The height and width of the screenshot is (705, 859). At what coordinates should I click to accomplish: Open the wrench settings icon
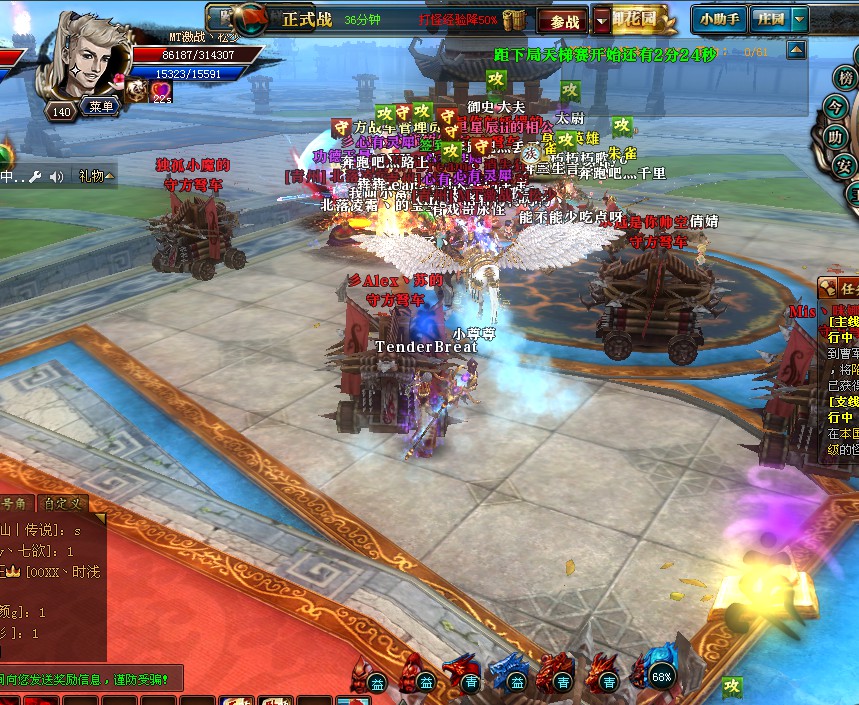click(35, 176)
